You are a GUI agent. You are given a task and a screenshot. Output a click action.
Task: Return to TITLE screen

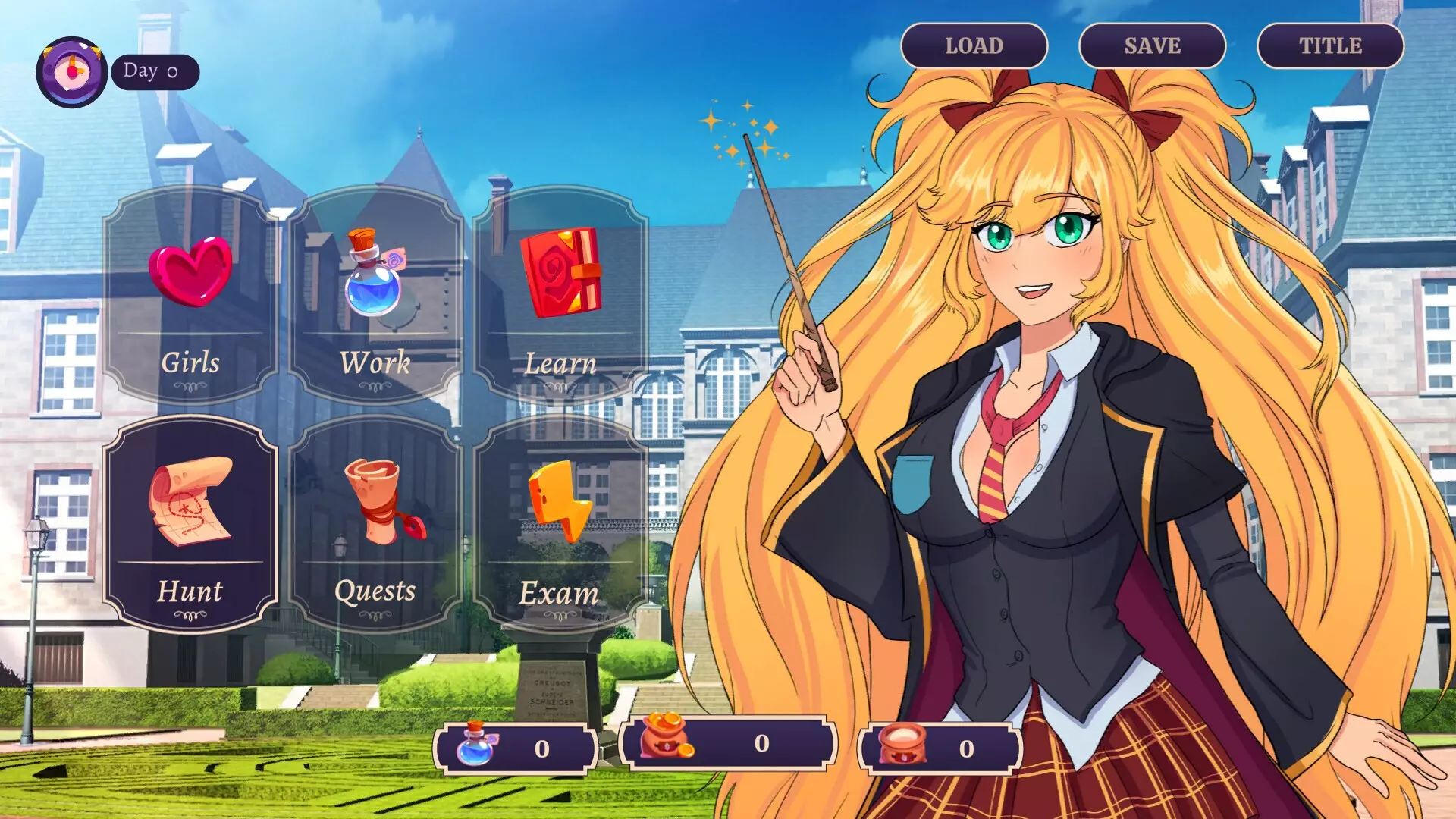coord(1332,45)
